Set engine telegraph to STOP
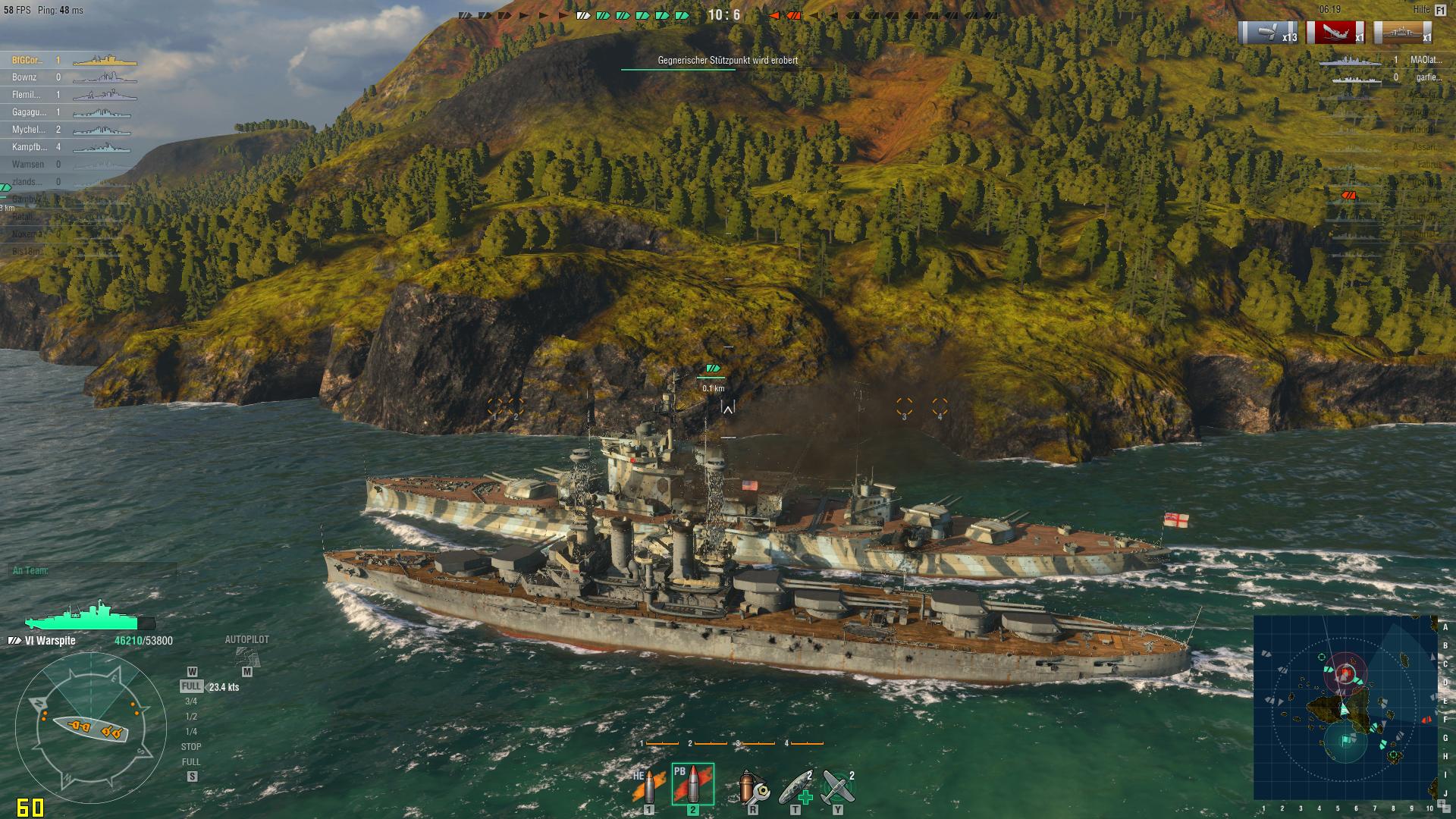This screenshot has width=1456, height=819. pyautogui.click(x=191, y=747)
